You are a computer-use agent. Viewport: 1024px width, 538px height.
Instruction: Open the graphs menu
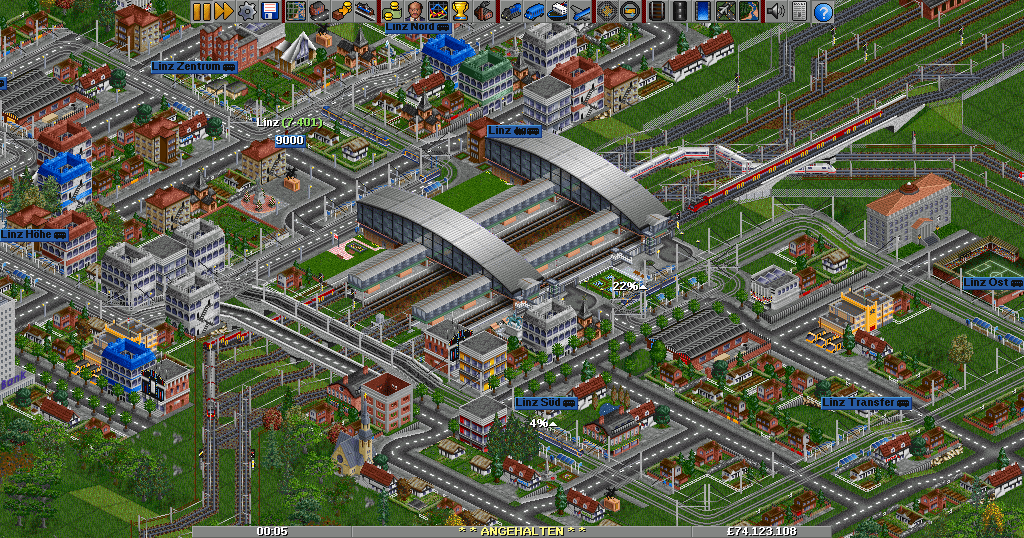pos(437,11)
